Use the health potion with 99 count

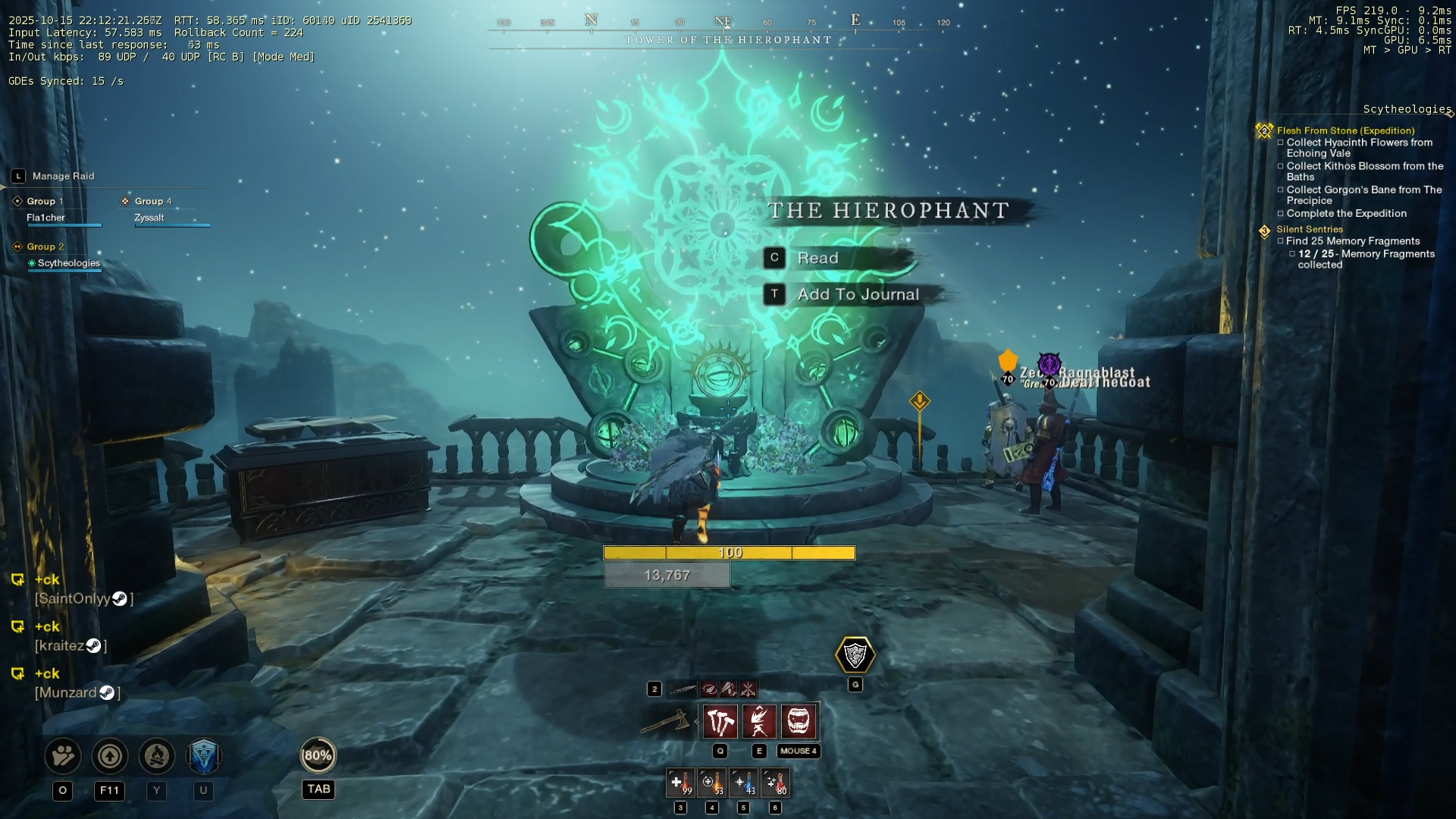(680, 783)
